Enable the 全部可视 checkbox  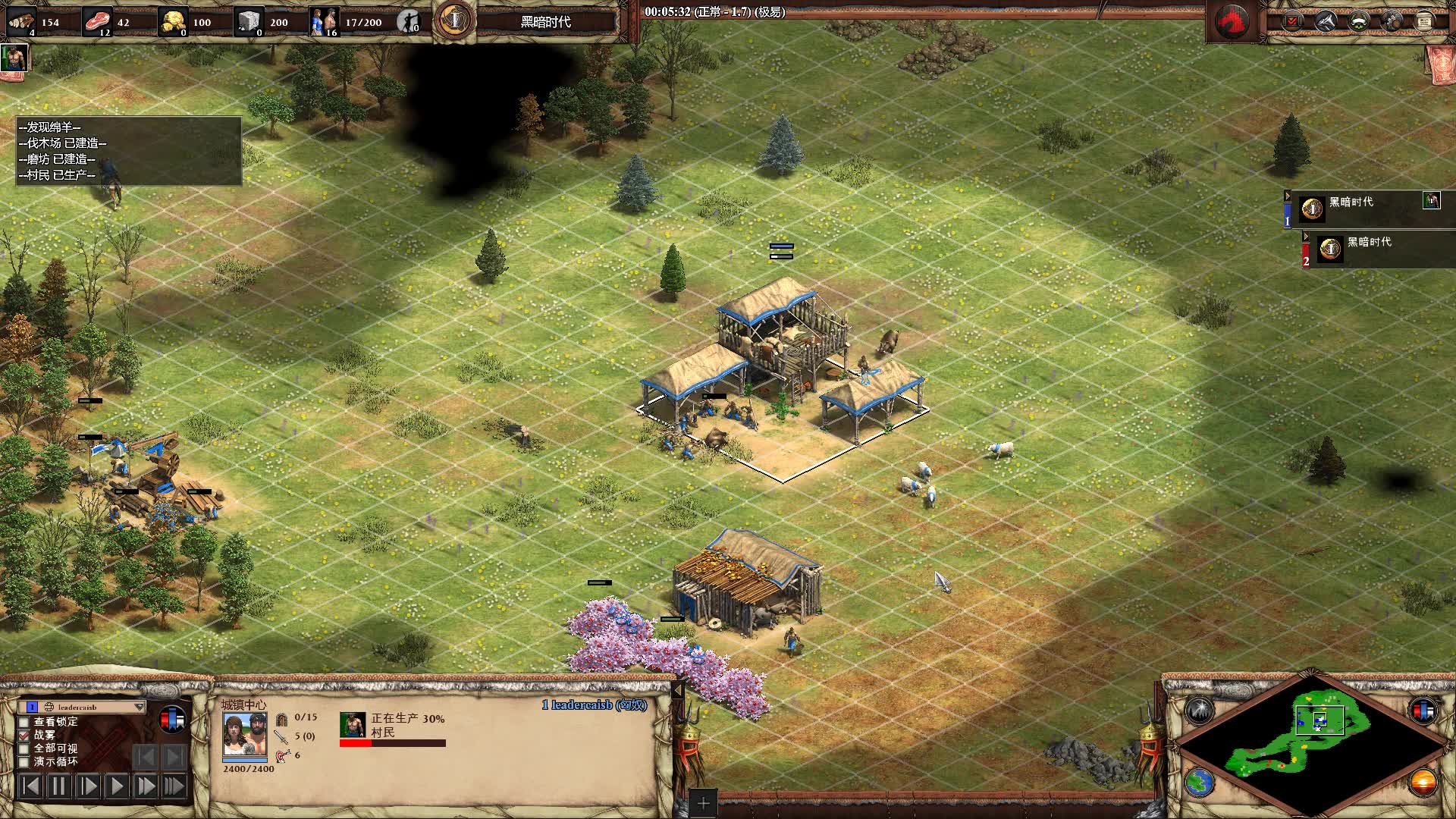[x=24, y=748]
